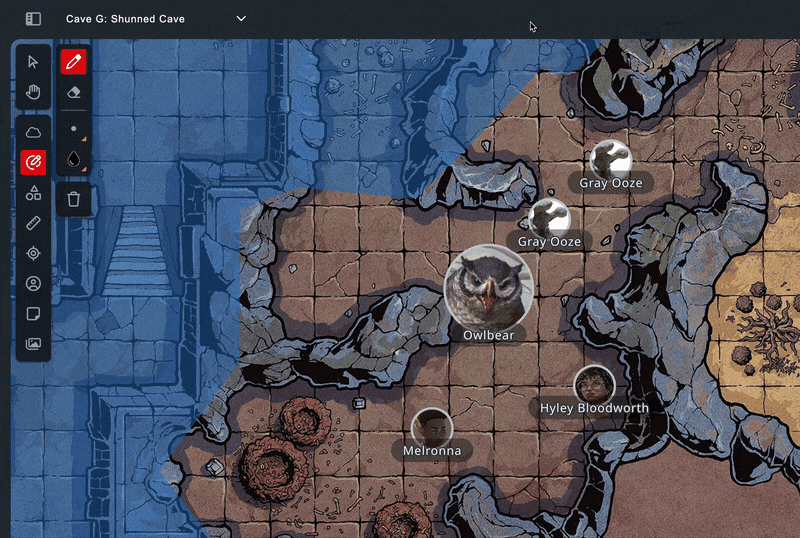
Task: Open the ink drop color picker
Action: [73, 160]
